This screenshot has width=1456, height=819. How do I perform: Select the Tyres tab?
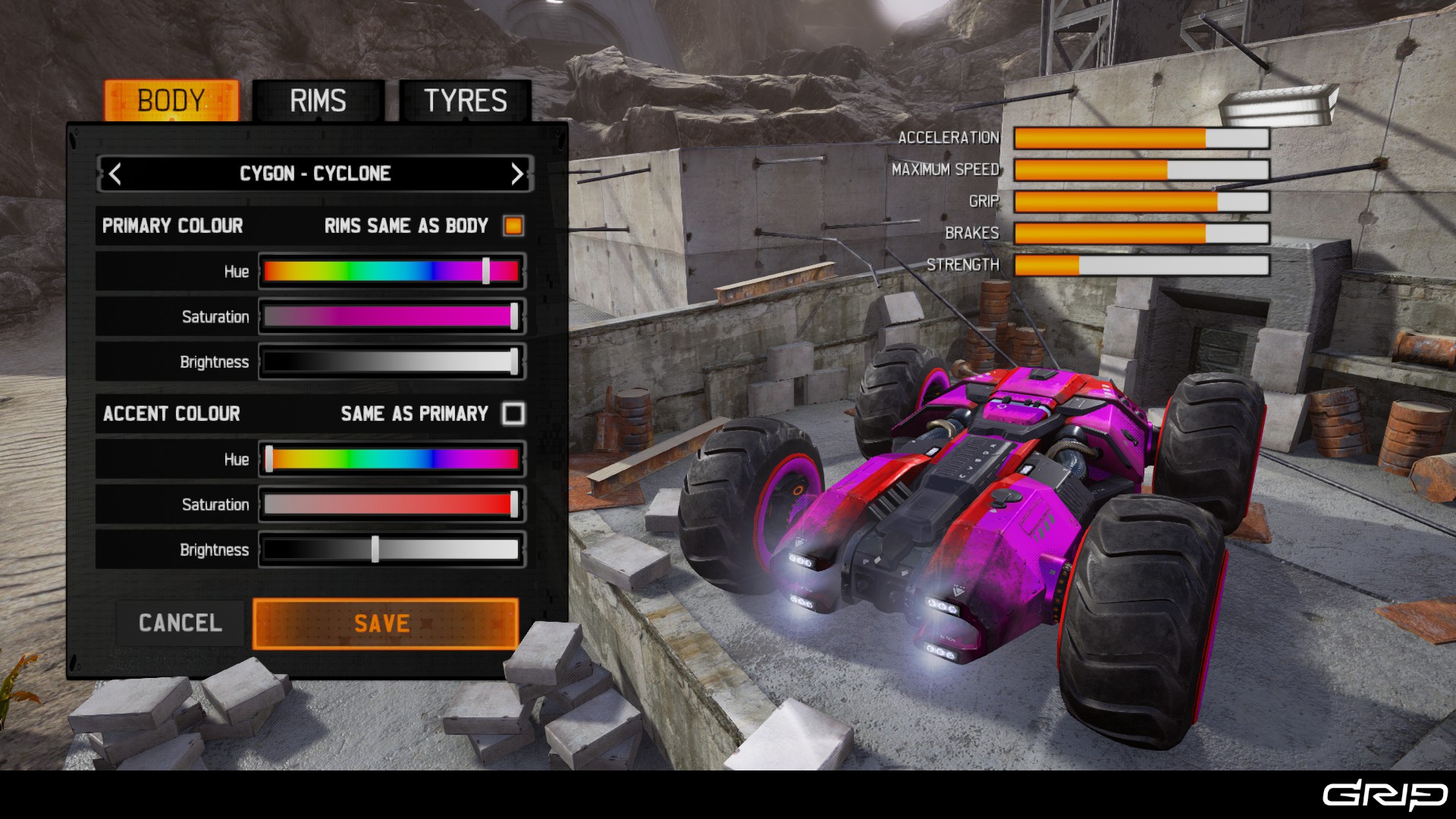click(465, 101)
